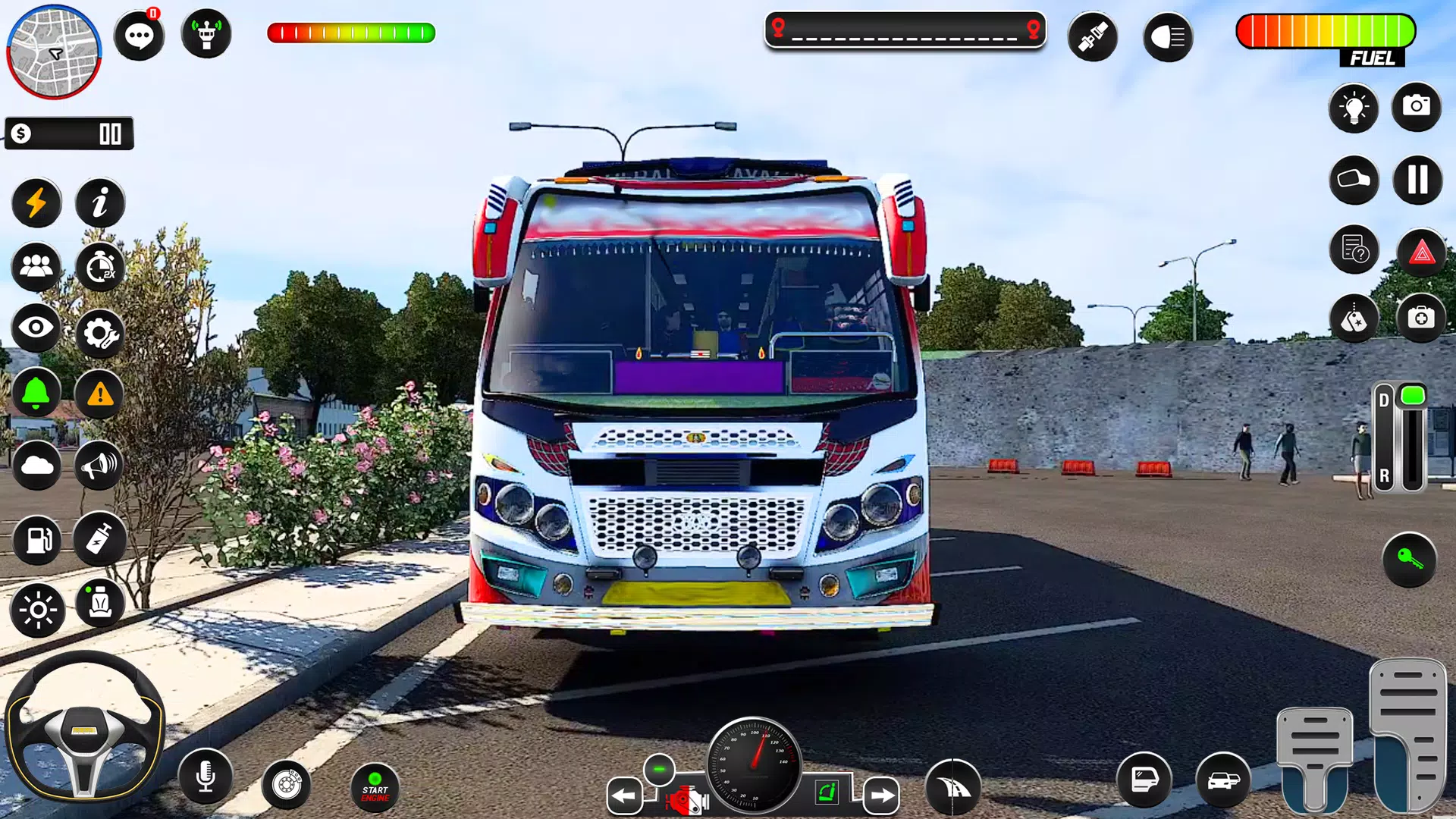Viewport: 1456px width, 819px height.
Task: Activate the lightning bolt boost
Action: coord(36,203)
